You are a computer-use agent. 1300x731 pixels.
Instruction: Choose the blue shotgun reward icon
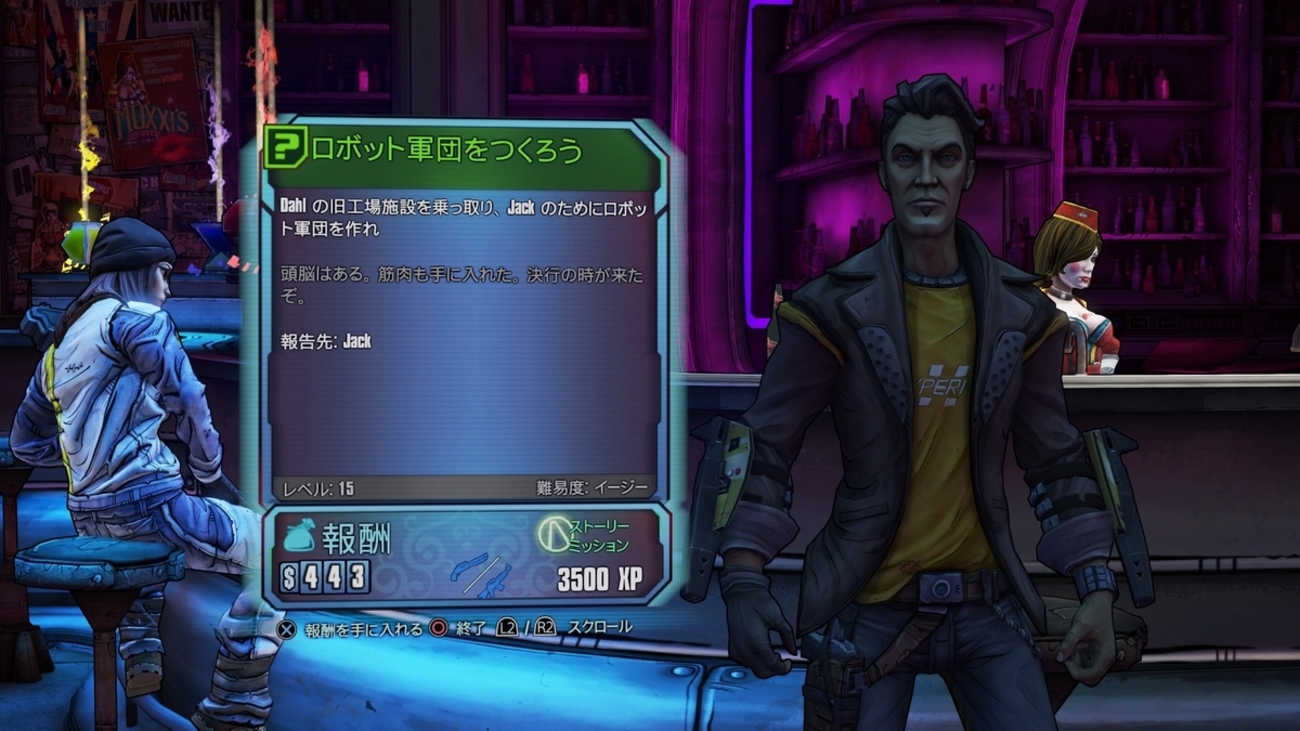pos(469,565)
